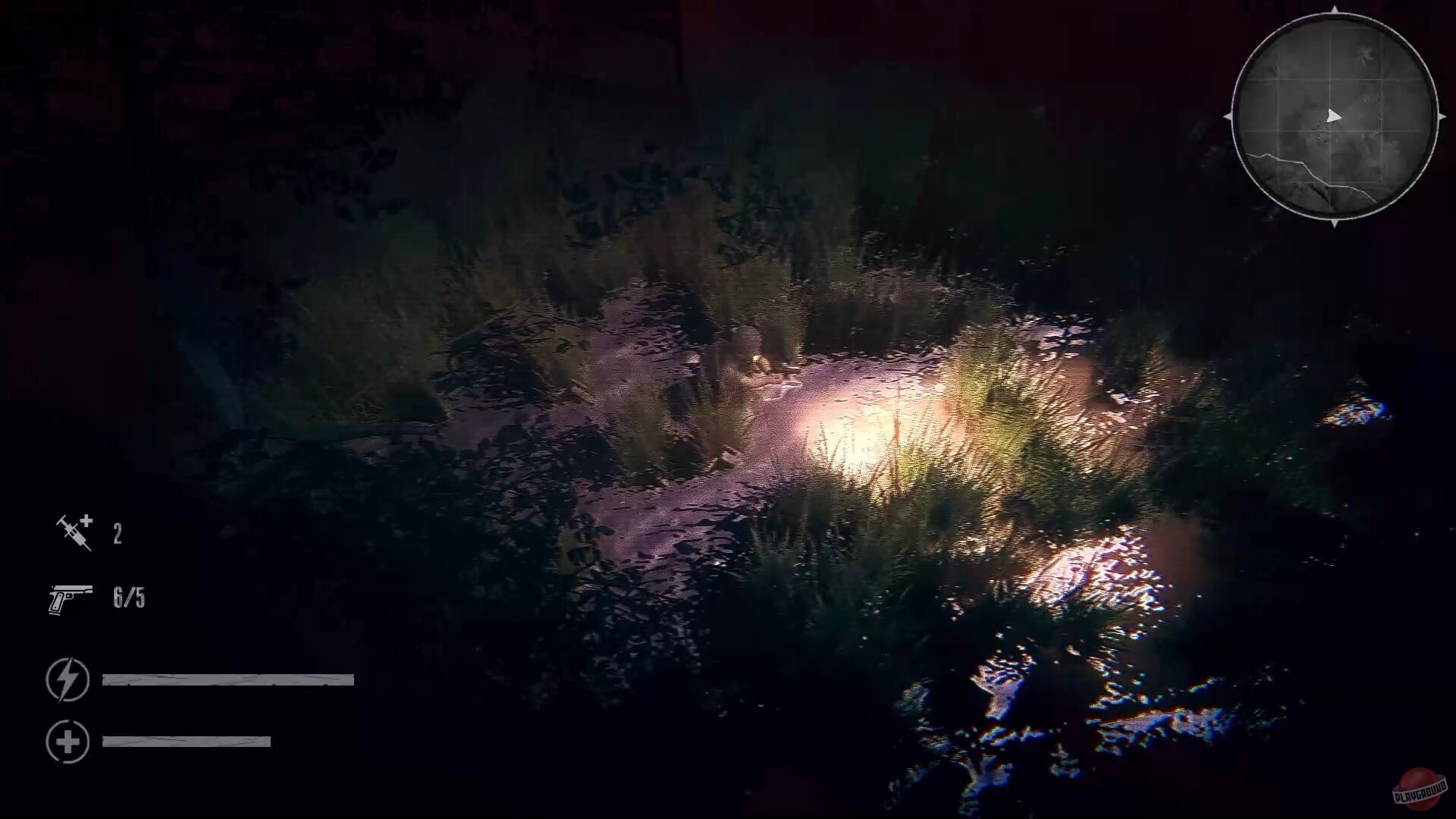Select the weapon row in the HUD

[x=99, y=598]
